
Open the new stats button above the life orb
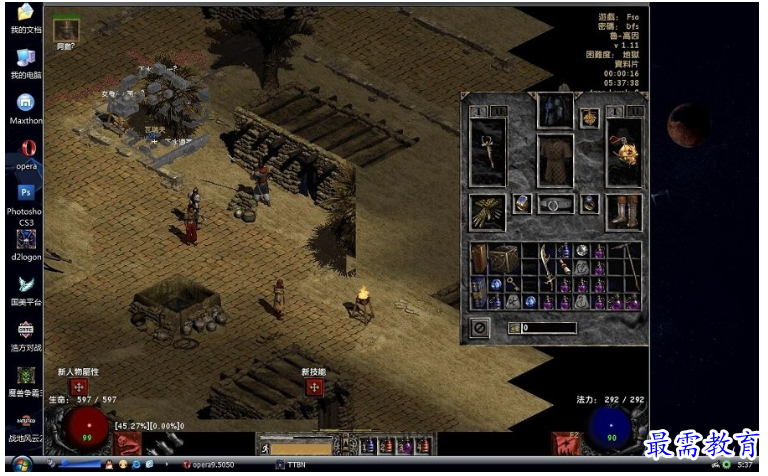tap(77, 386)
